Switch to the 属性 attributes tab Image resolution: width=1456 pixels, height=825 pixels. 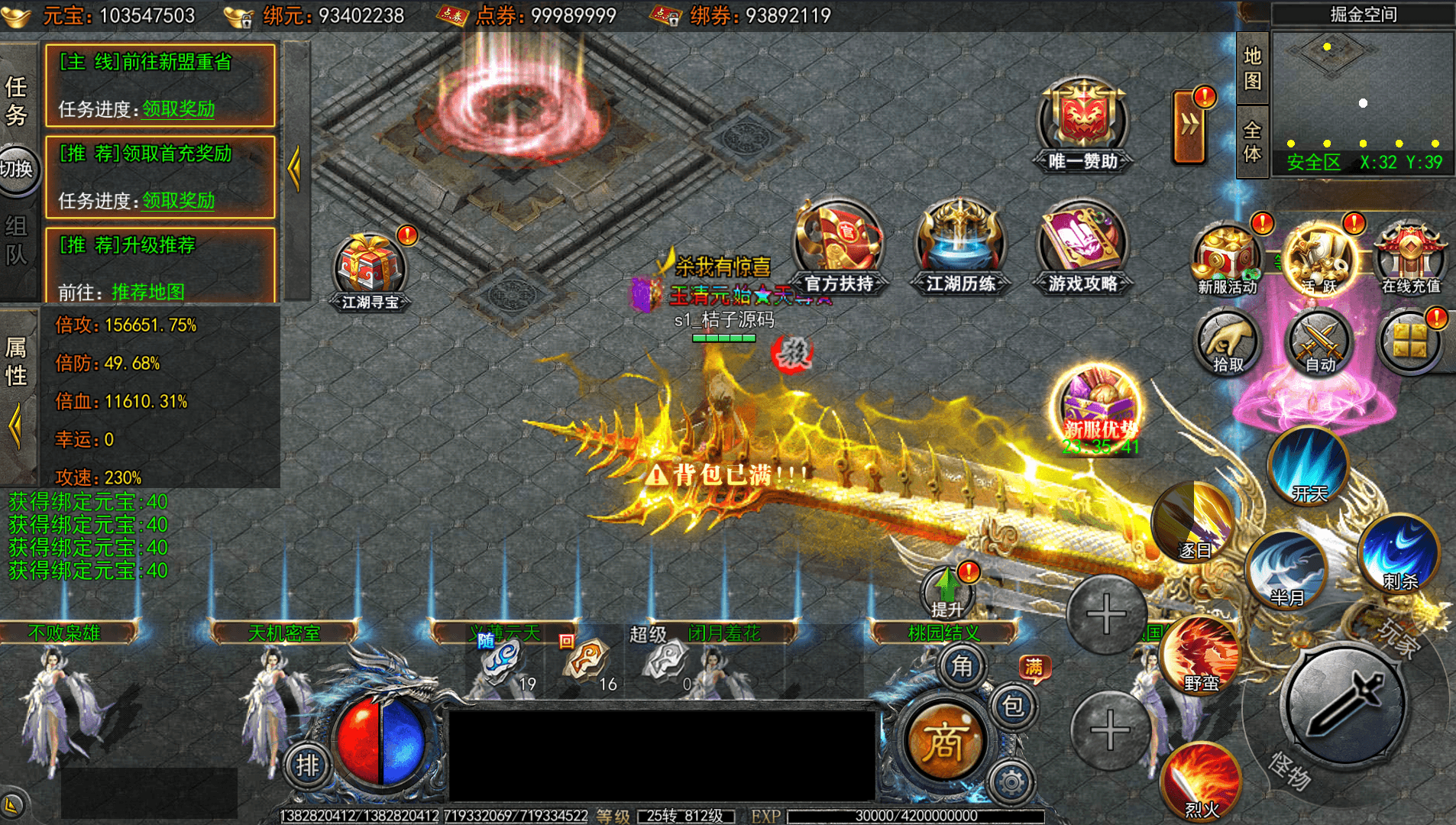click(17, 362)
